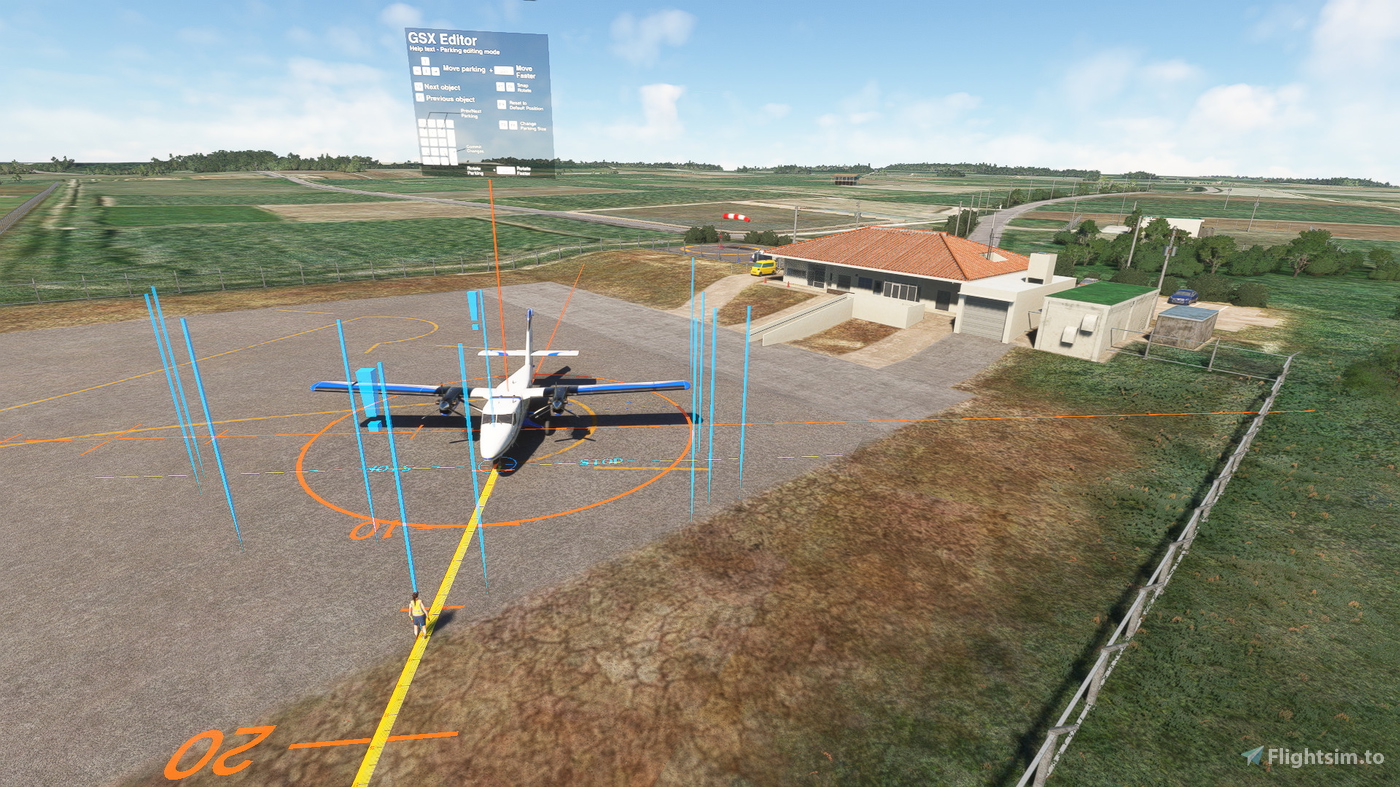
Task: Click the Commit Changes numpad key
Action: (454, 151)
